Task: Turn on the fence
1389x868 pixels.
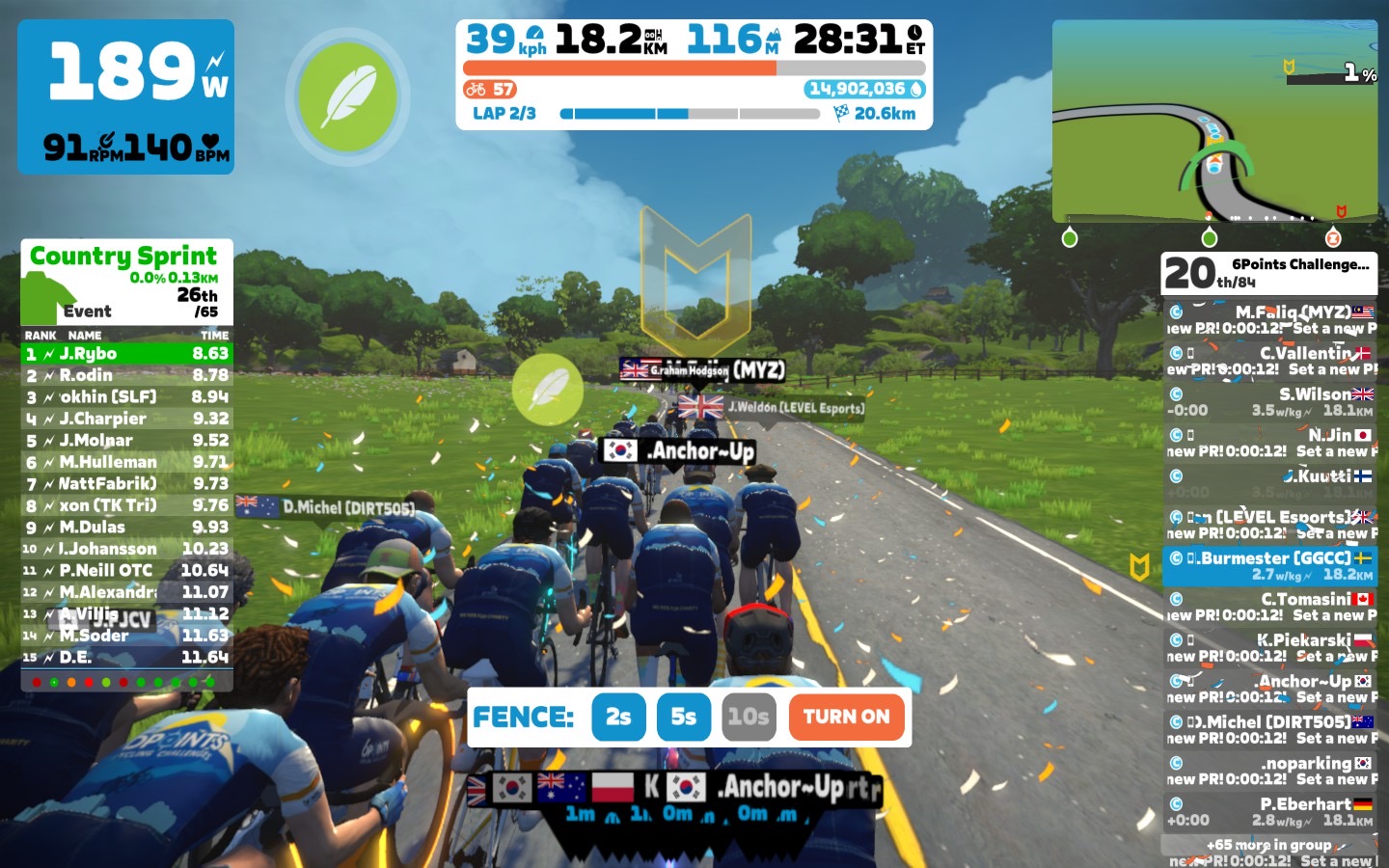Action: [x=846, y=717]
